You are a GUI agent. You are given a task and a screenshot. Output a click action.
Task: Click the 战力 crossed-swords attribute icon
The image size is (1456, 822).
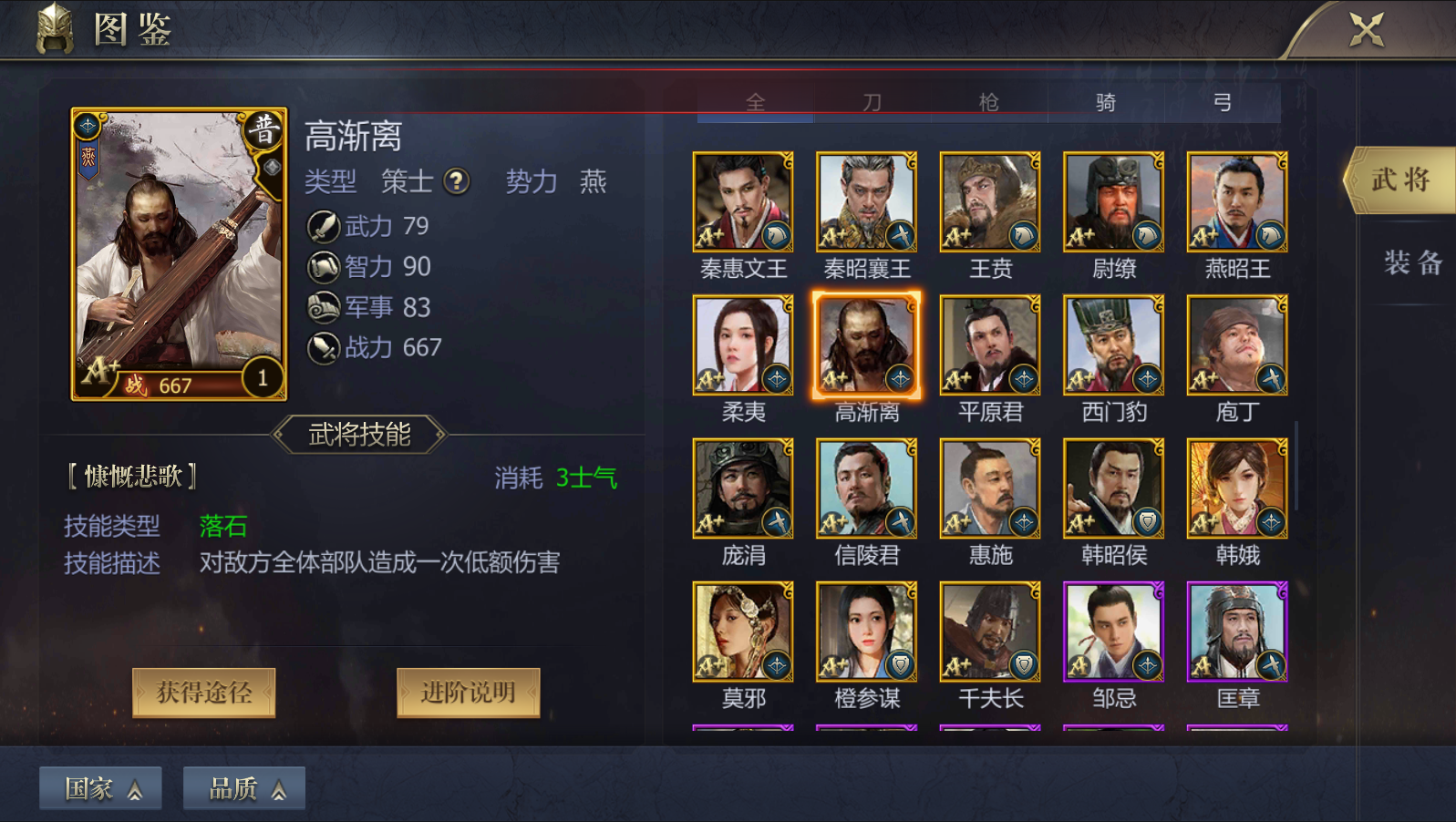click(x=322, y=348)
